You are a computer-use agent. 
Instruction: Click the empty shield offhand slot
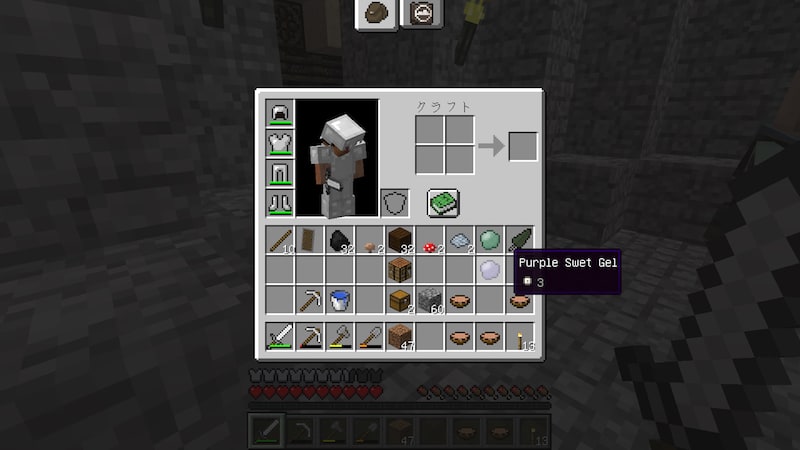coord(395,203)
